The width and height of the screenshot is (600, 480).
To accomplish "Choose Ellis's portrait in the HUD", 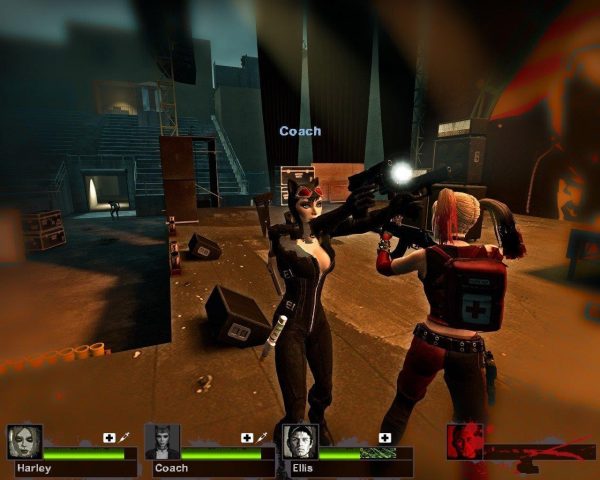I will coord(299,441).
